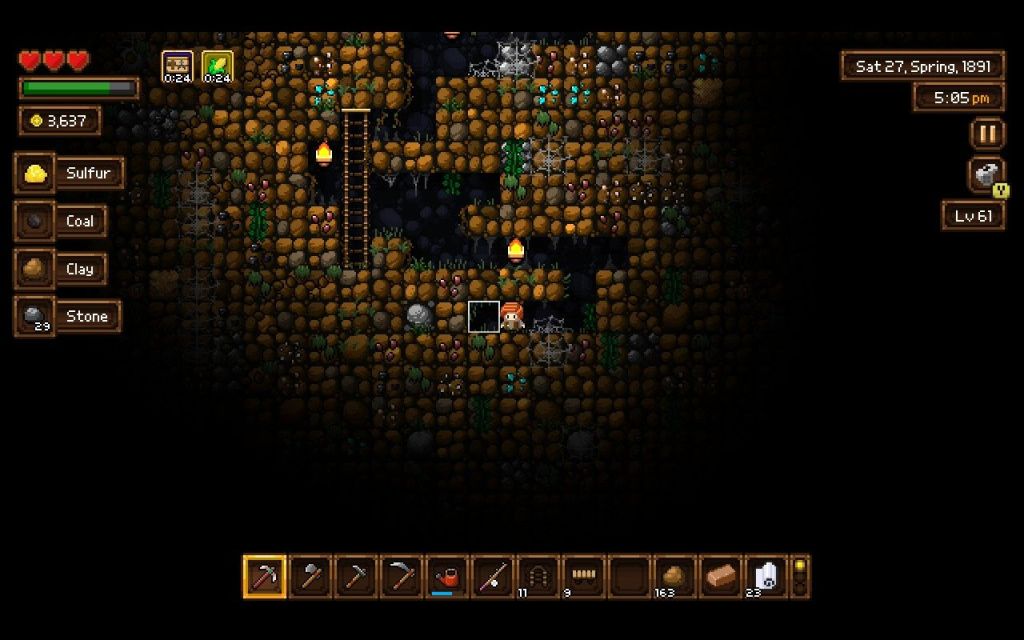Switch hotbar rows with the dot toggle

(800, 577)
